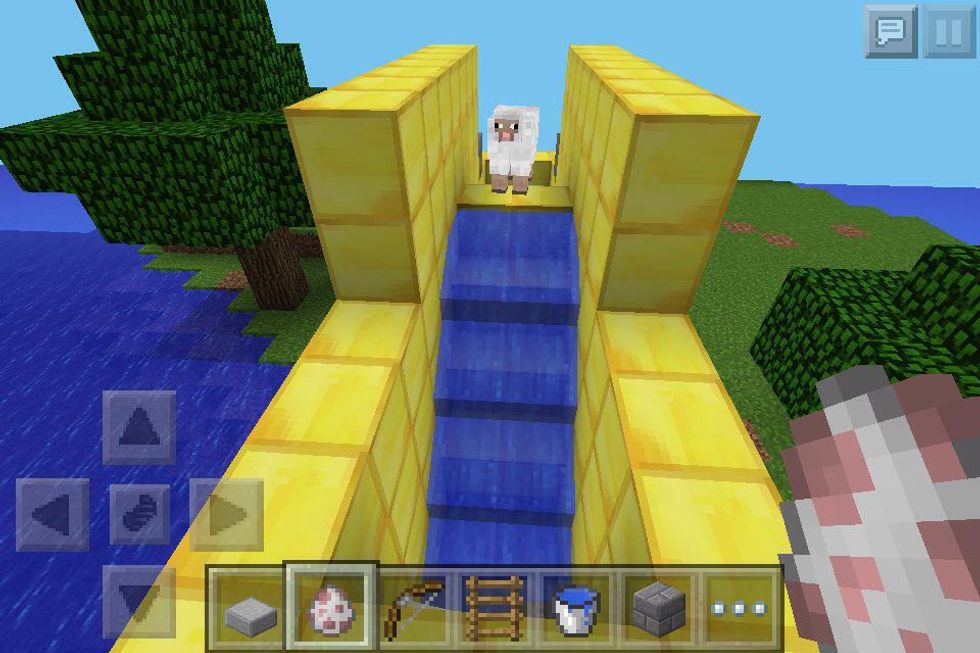
Task: Tap the move backward arrow
Action: (x=139, y=600)
